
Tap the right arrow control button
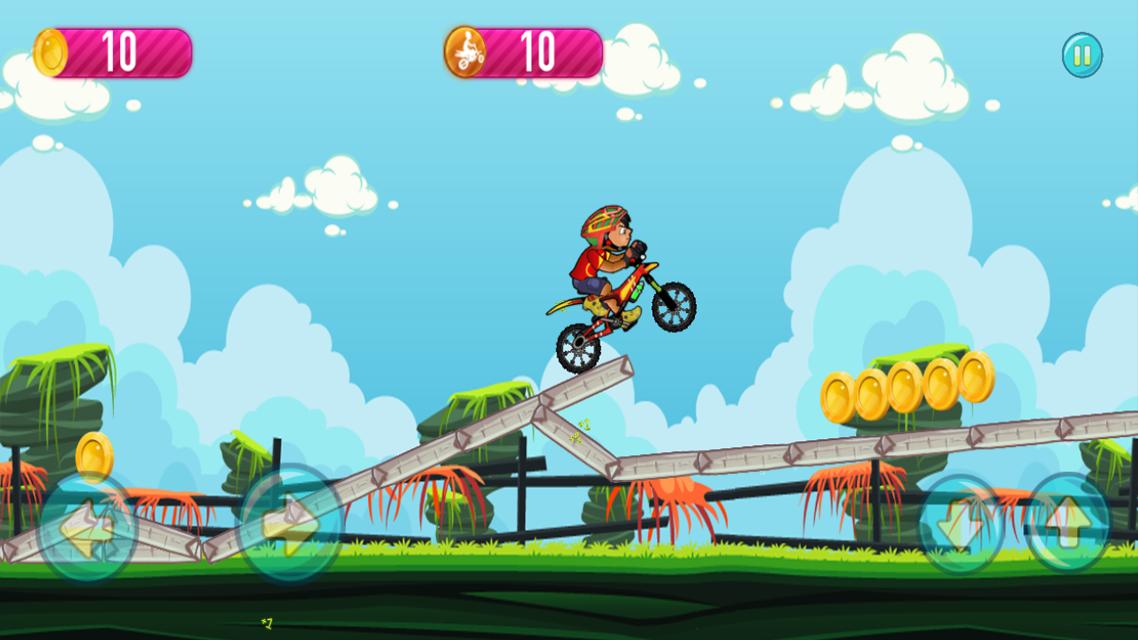(291, 523)
